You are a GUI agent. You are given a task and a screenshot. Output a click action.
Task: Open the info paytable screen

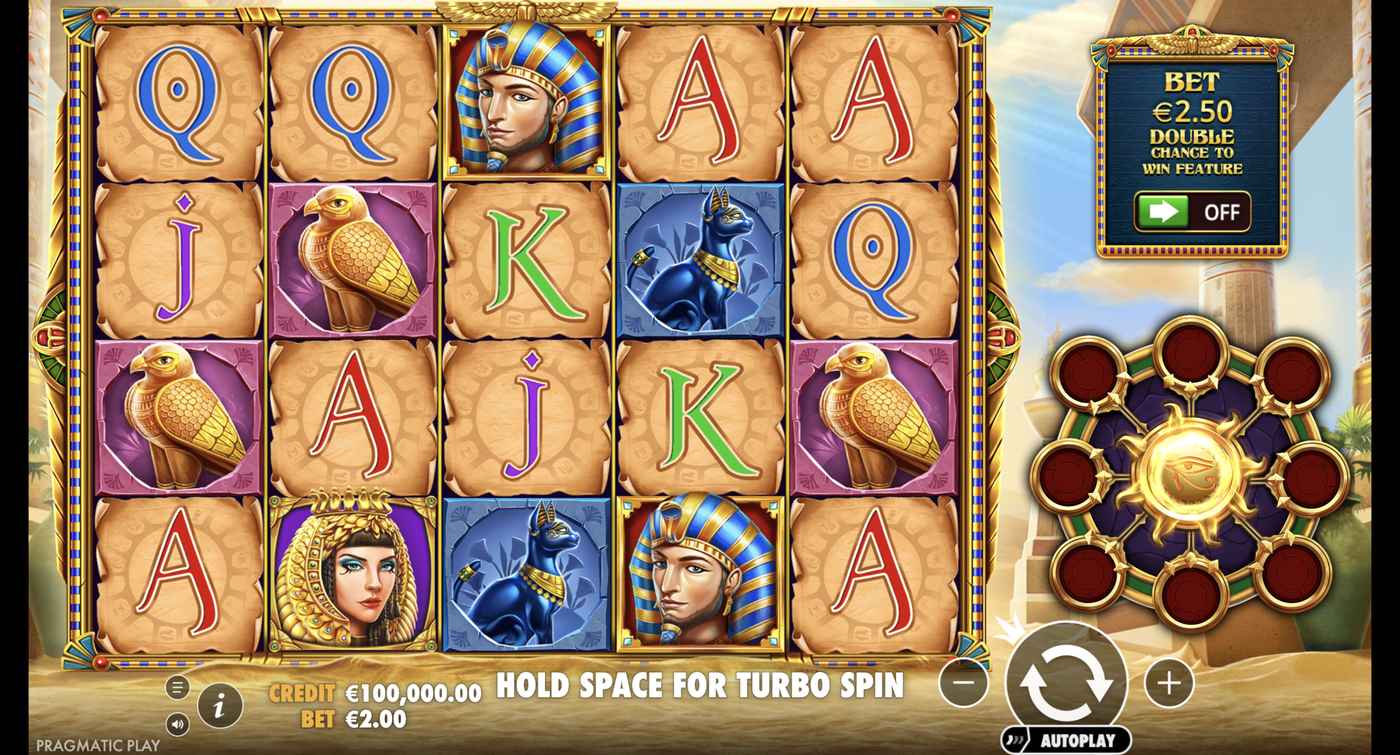click(x=219, y=707)
